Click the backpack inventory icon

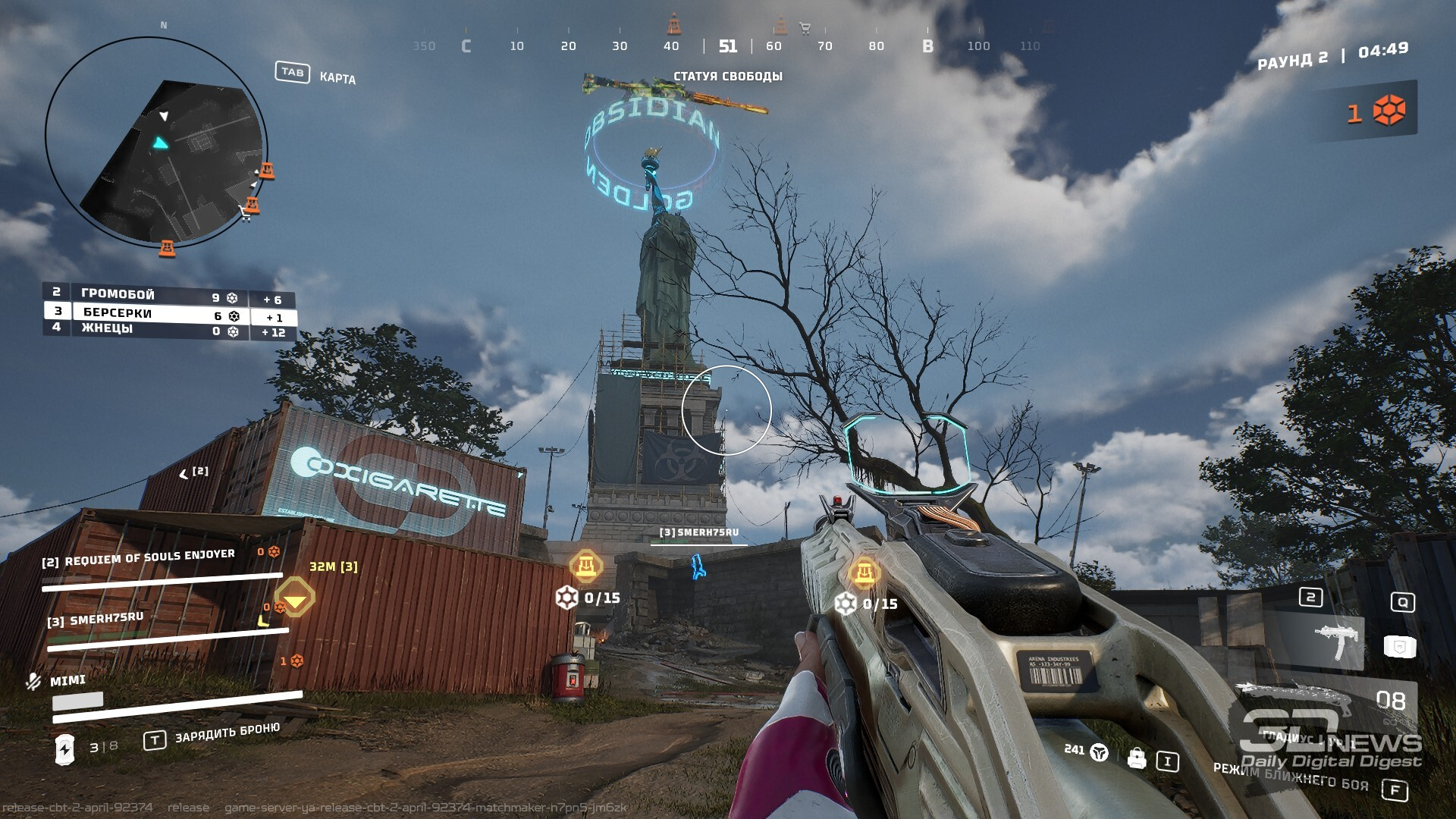(1136, 758)
